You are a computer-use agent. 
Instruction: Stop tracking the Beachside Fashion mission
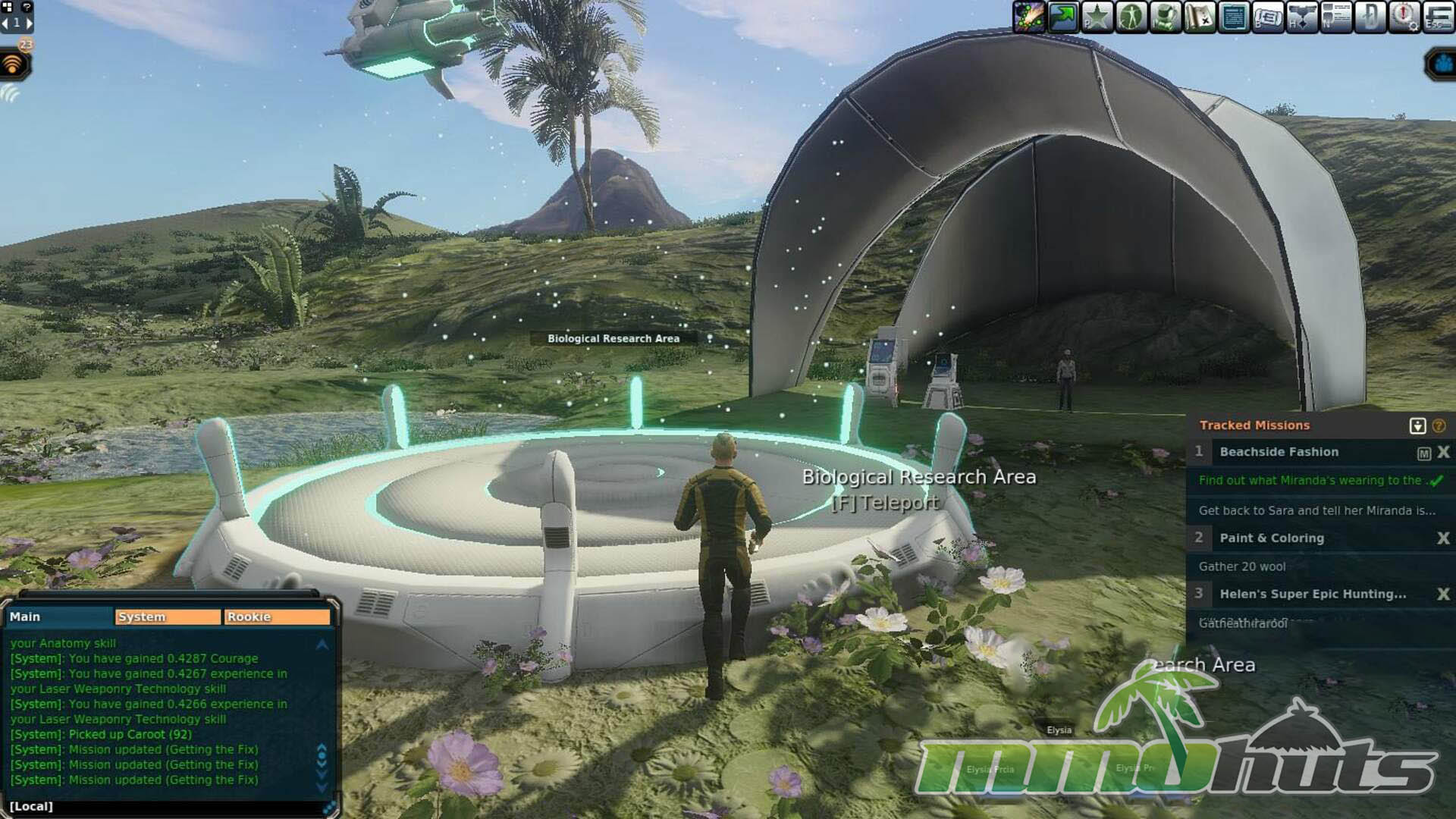coord(1443,452)
